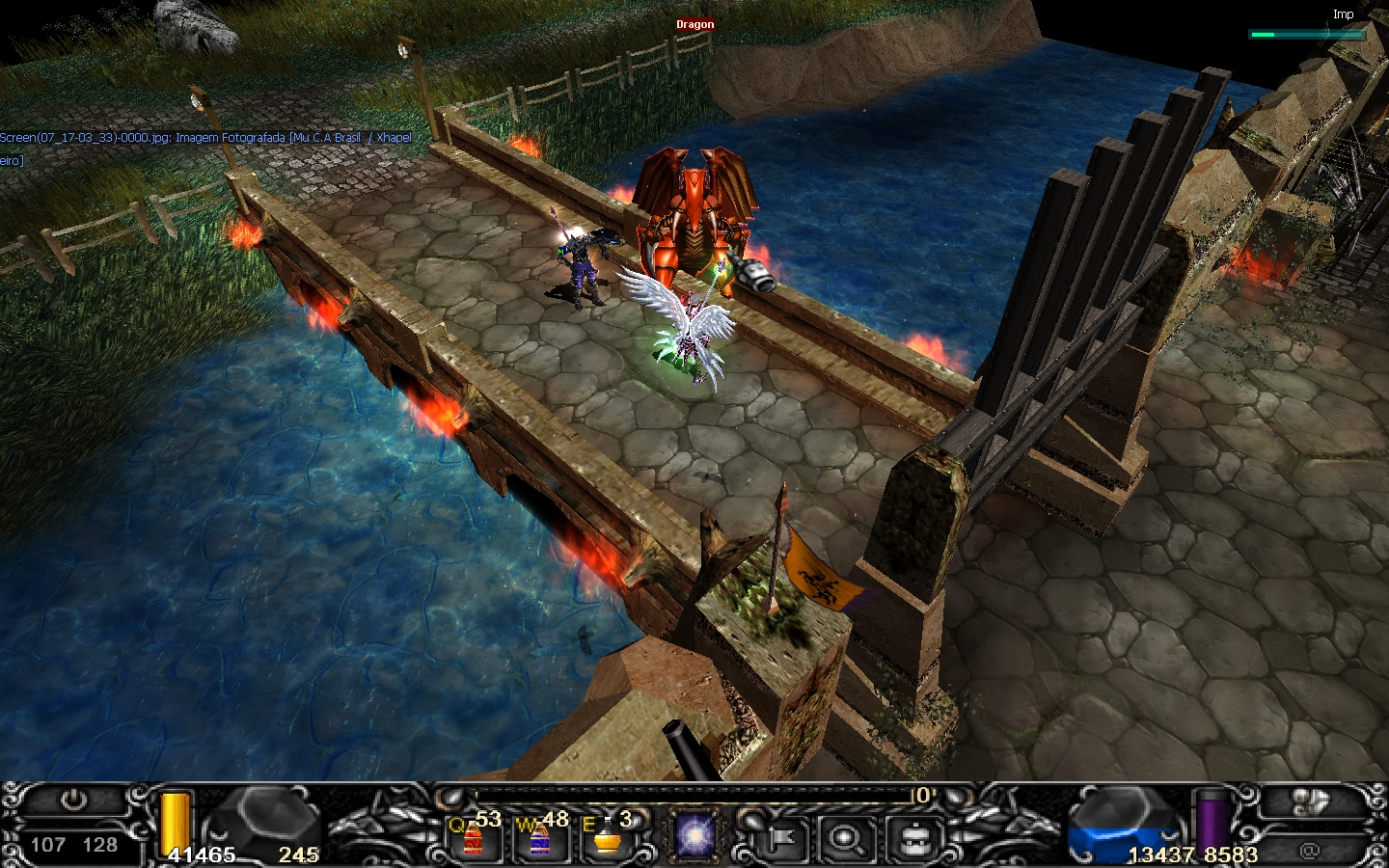Open the flag icon window
1389x868 pixels.
780,838
